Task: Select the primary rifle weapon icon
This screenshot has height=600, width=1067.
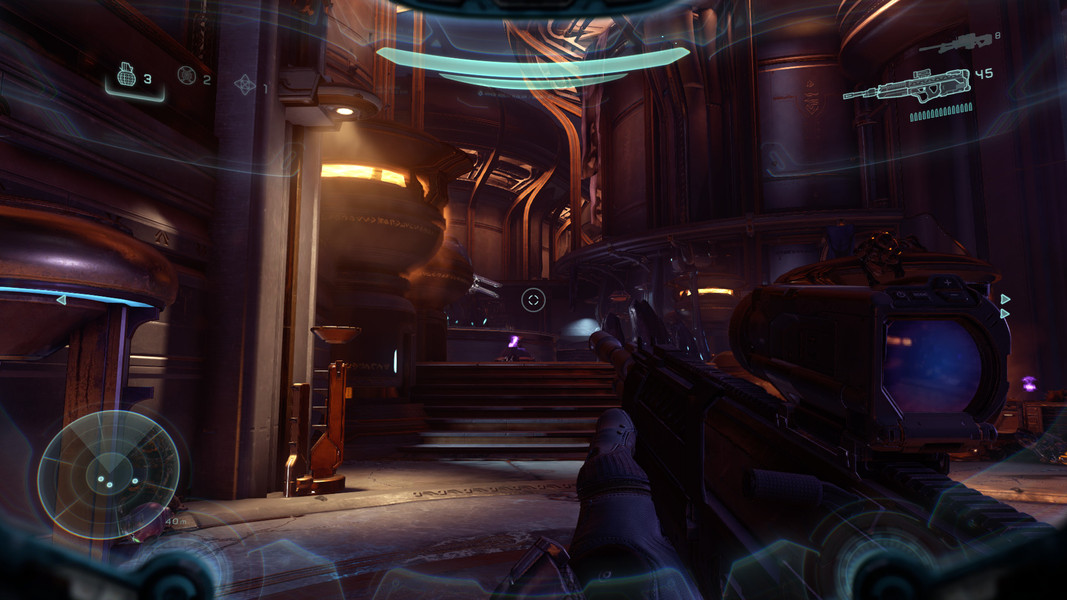Action: [x=906, y=85]
